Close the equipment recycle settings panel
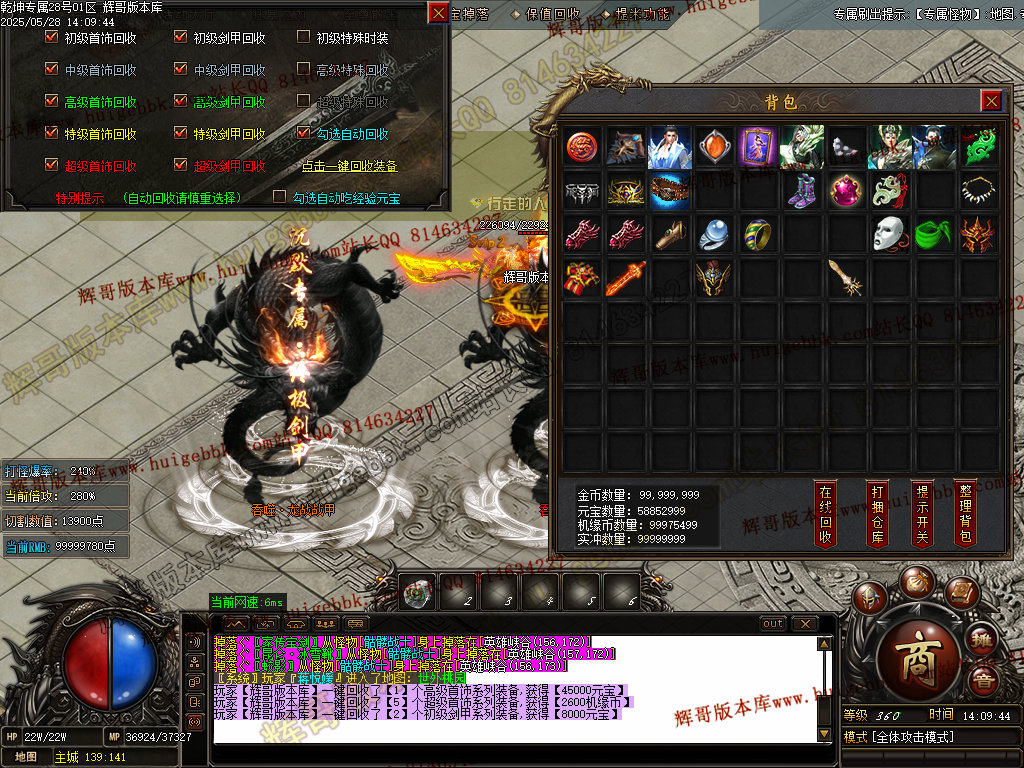Screen dimensions: 1024x768 pos(438,12)
